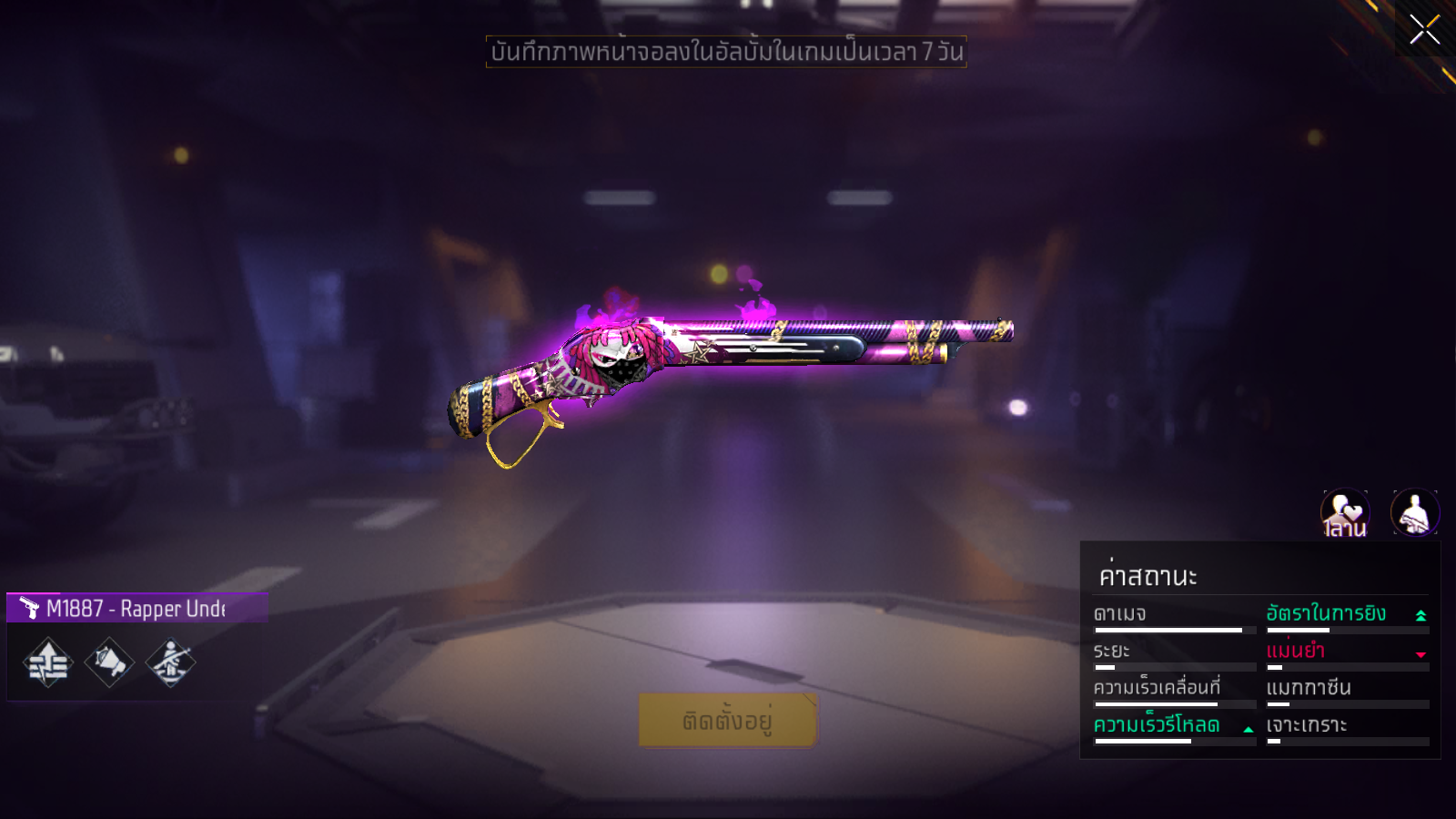Inspect the soldier-with-rifle skin attribute icon
1456x819 pixels.
pos(170,662)
